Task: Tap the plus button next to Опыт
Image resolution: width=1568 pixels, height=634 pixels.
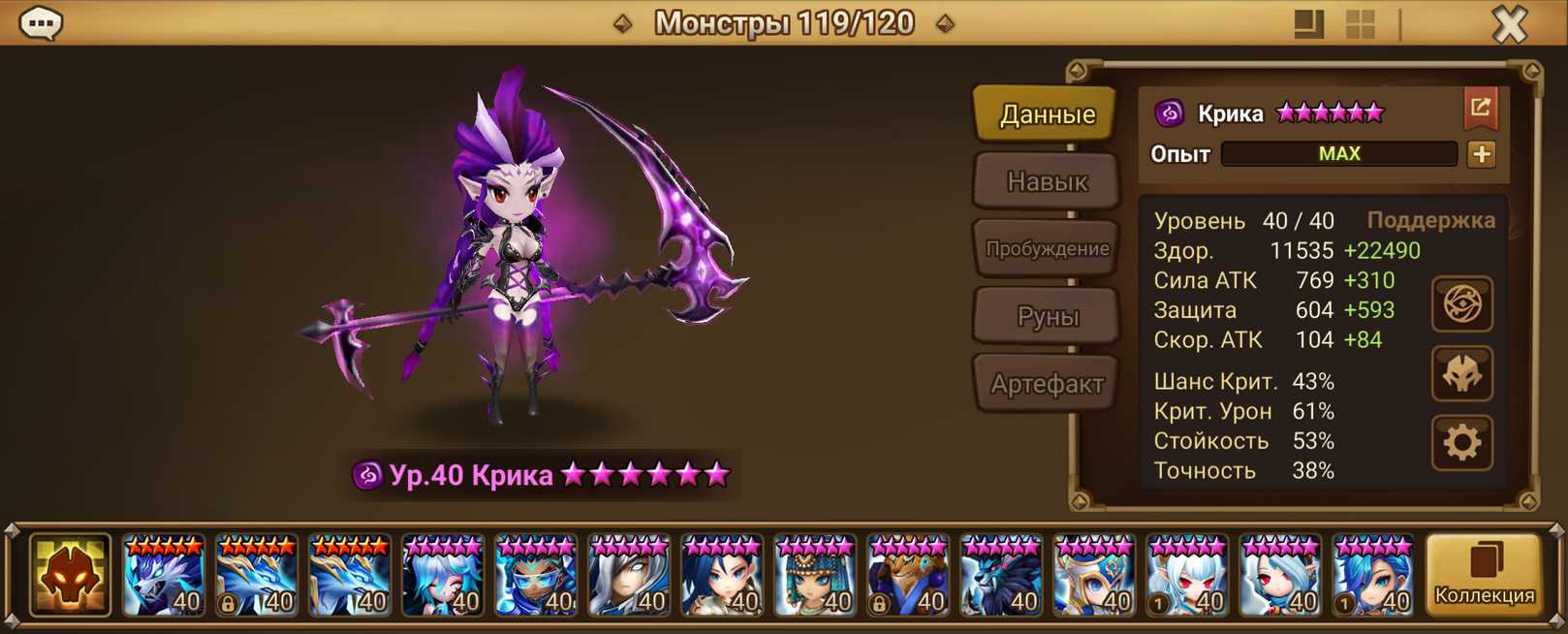Action: click(1481, 154)
